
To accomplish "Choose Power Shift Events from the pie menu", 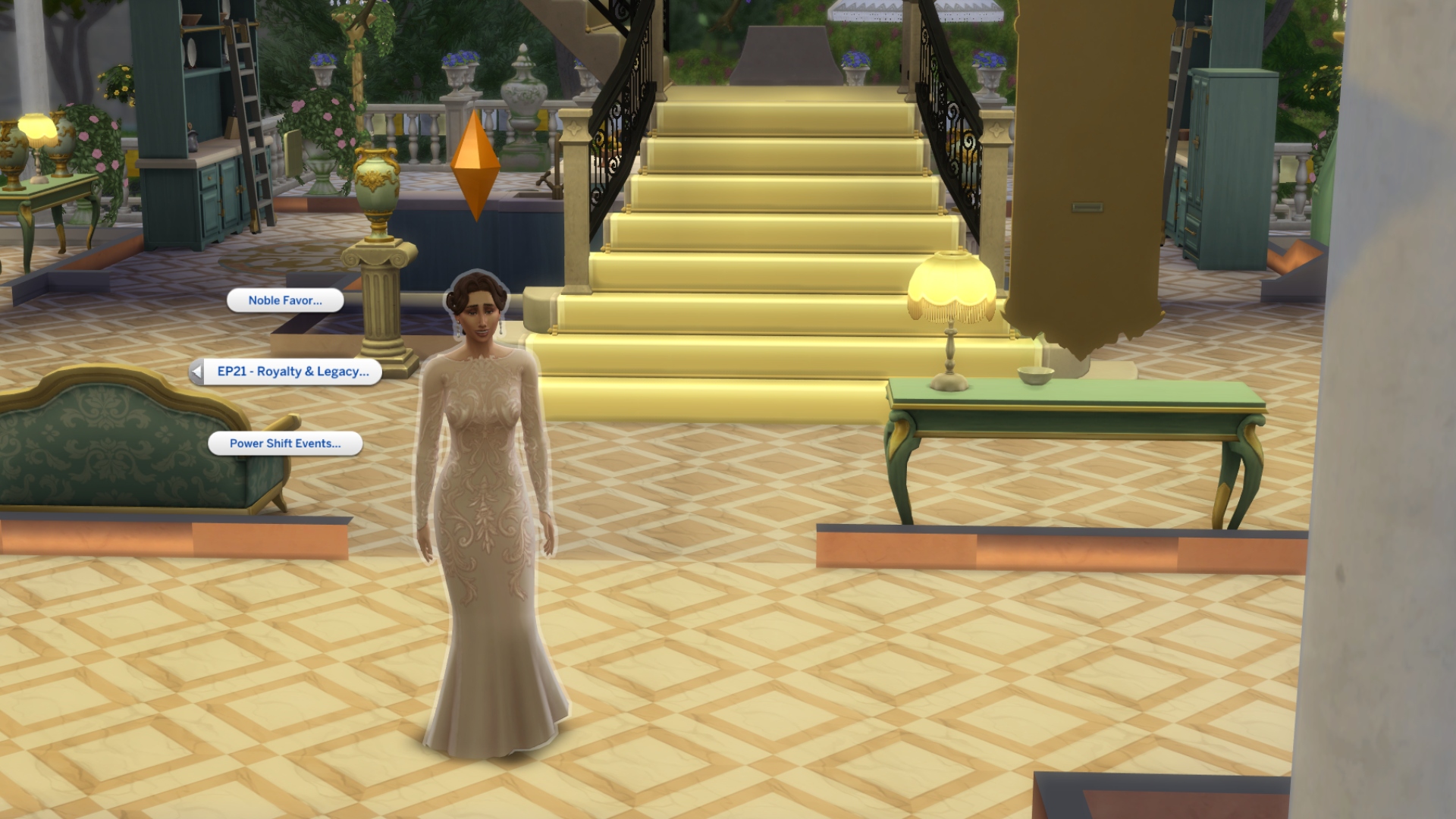I will (286, 443).
